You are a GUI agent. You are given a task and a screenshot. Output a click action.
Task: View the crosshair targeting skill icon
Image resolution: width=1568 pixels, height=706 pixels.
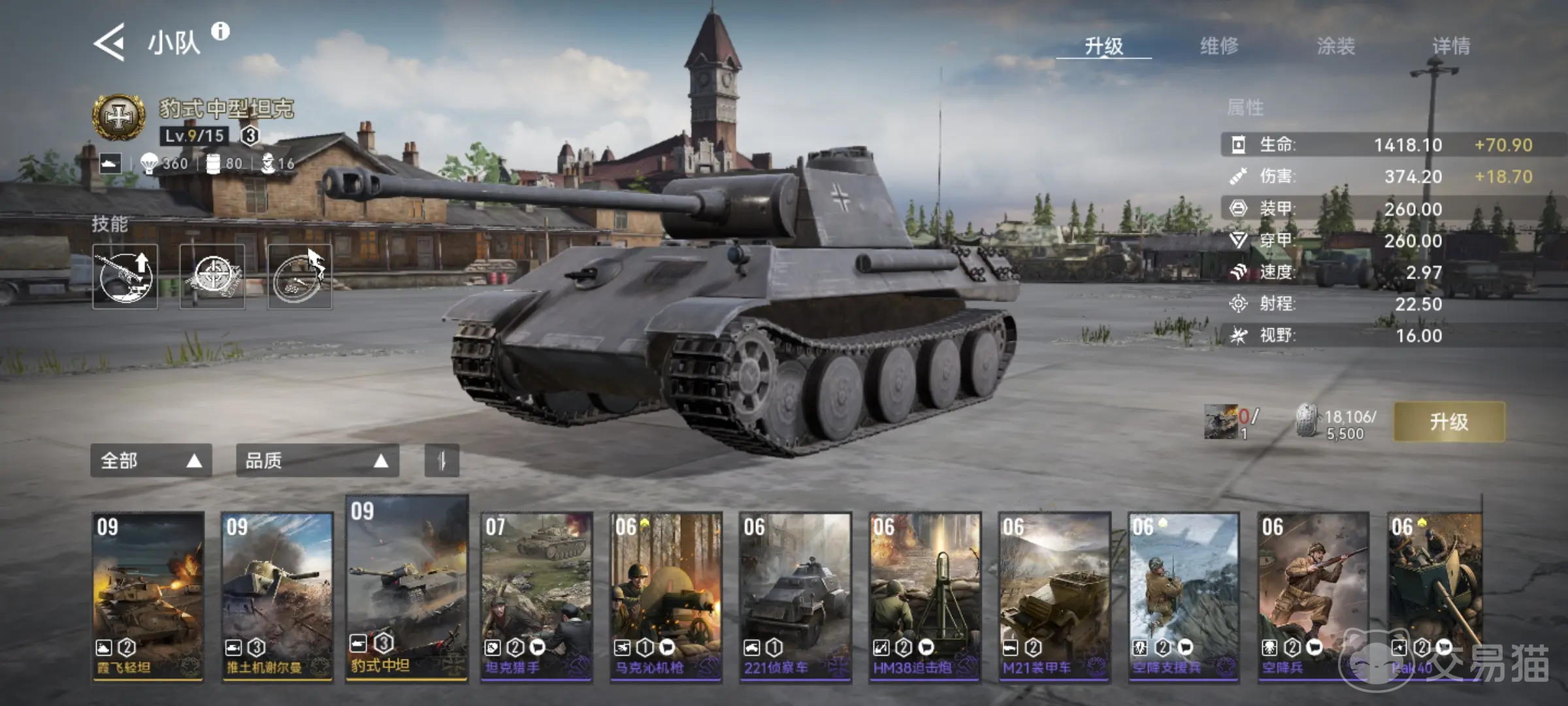pos(212,277)
